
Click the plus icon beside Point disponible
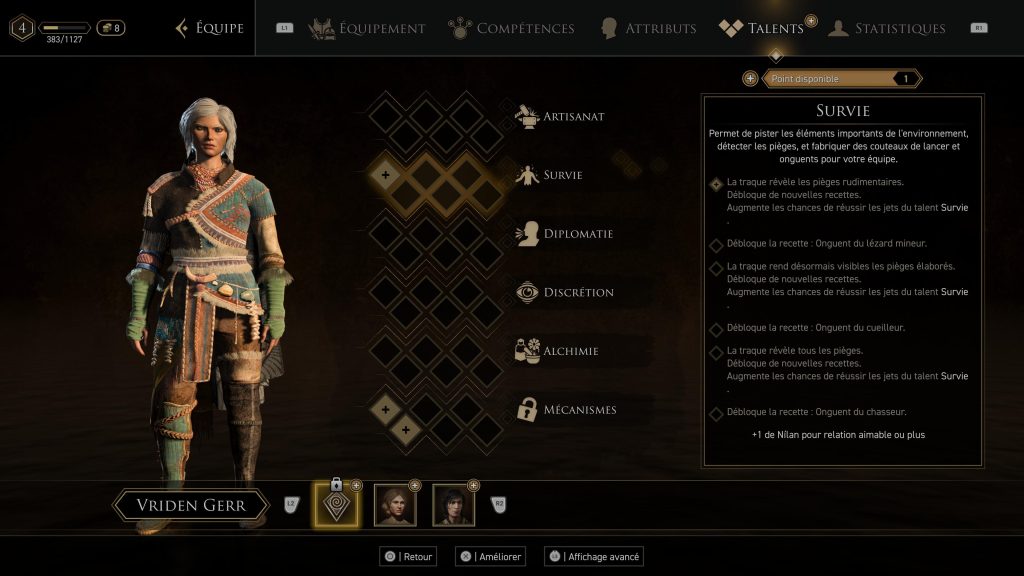click(750, 79)
